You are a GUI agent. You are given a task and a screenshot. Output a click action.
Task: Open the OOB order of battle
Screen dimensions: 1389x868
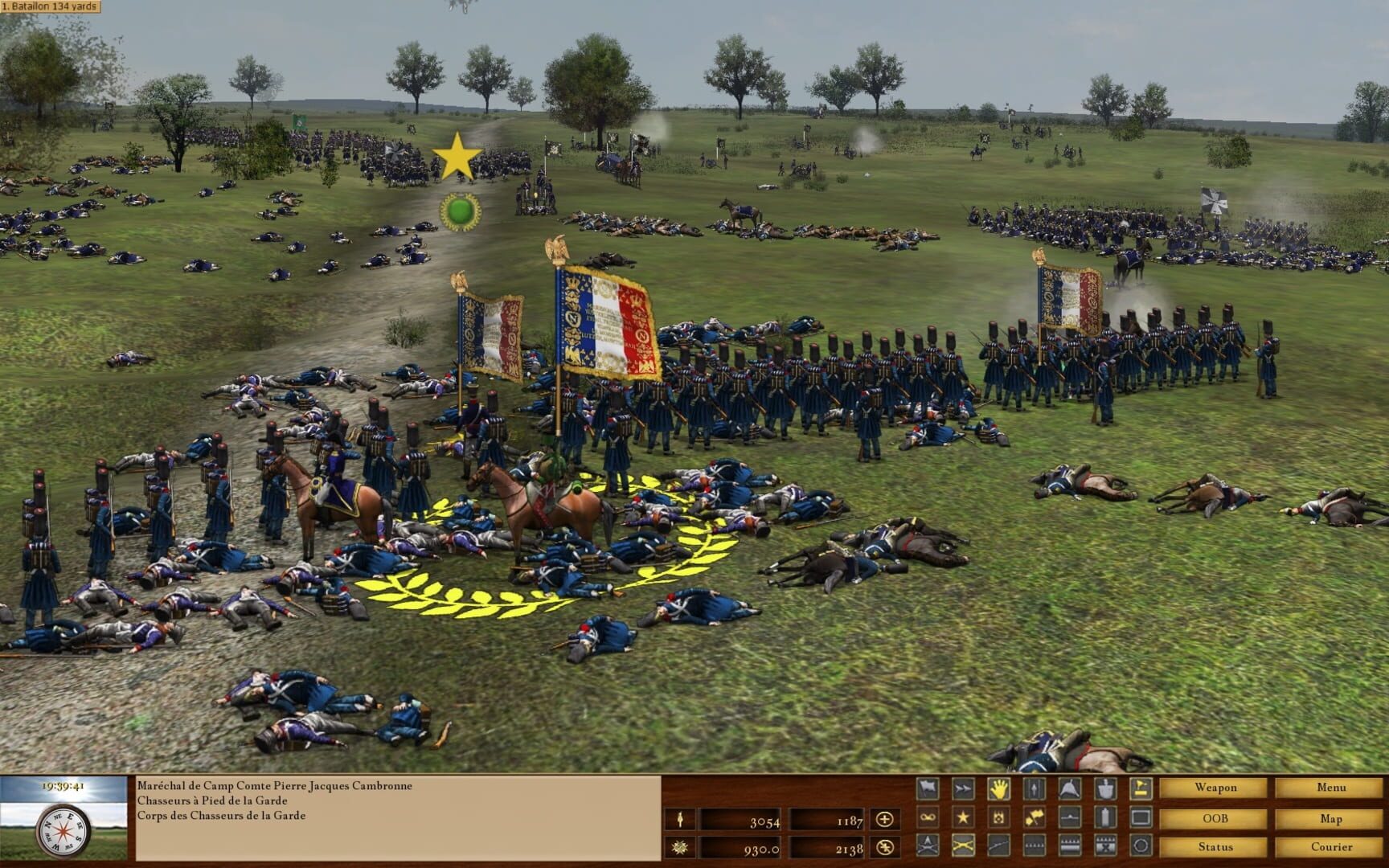coord(1216,817)
